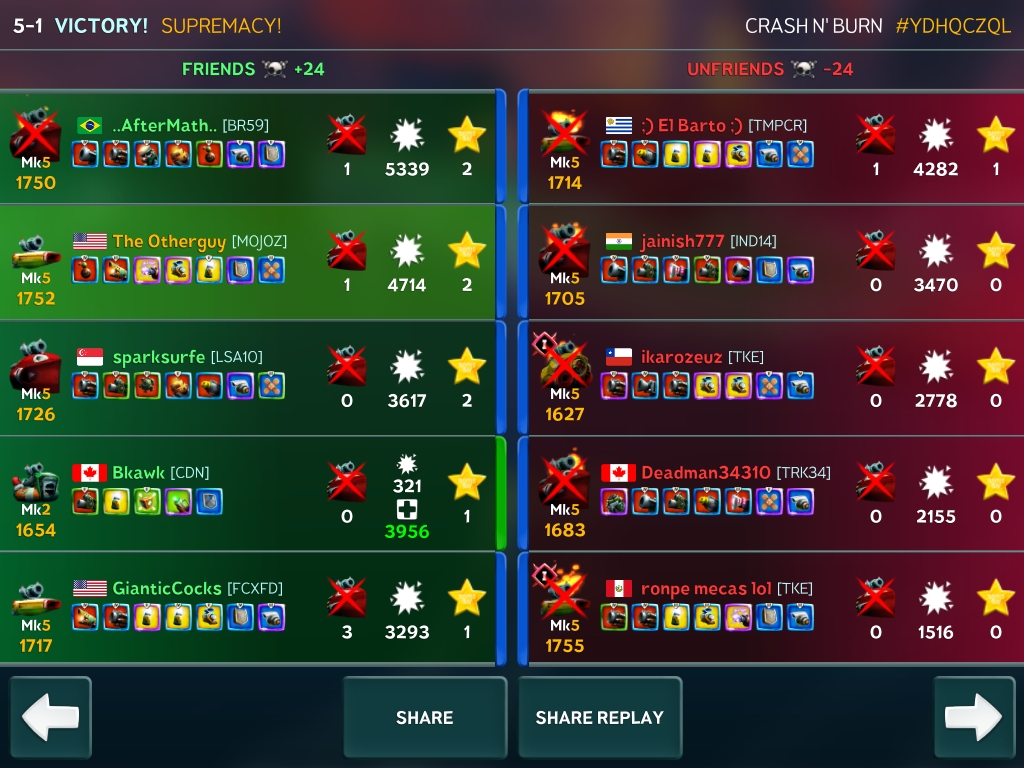Open Share Replay

click(599, 717)
